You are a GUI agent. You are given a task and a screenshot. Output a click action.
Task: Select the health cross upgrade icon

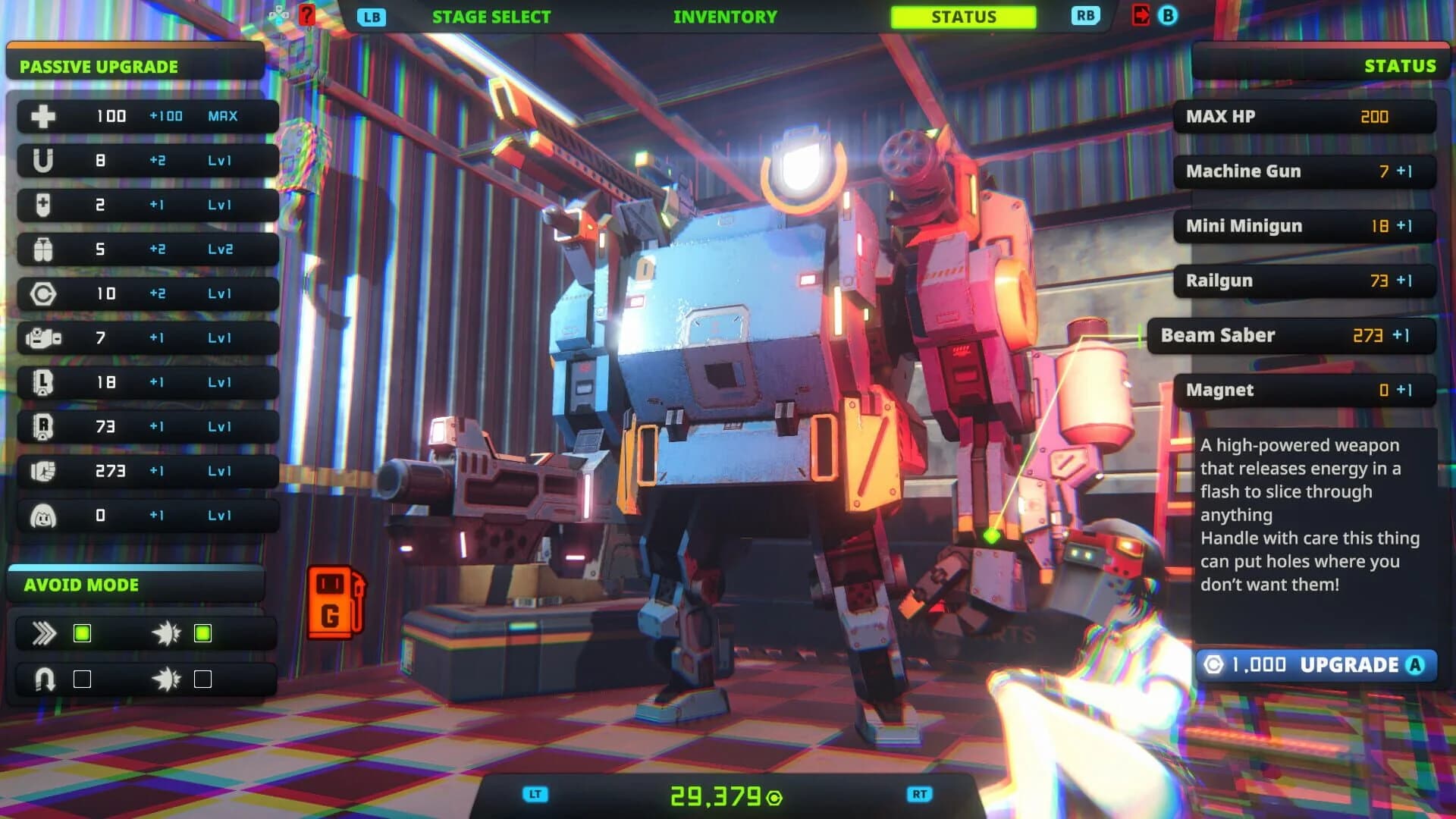pyautogui.click(x=42, y=116)
